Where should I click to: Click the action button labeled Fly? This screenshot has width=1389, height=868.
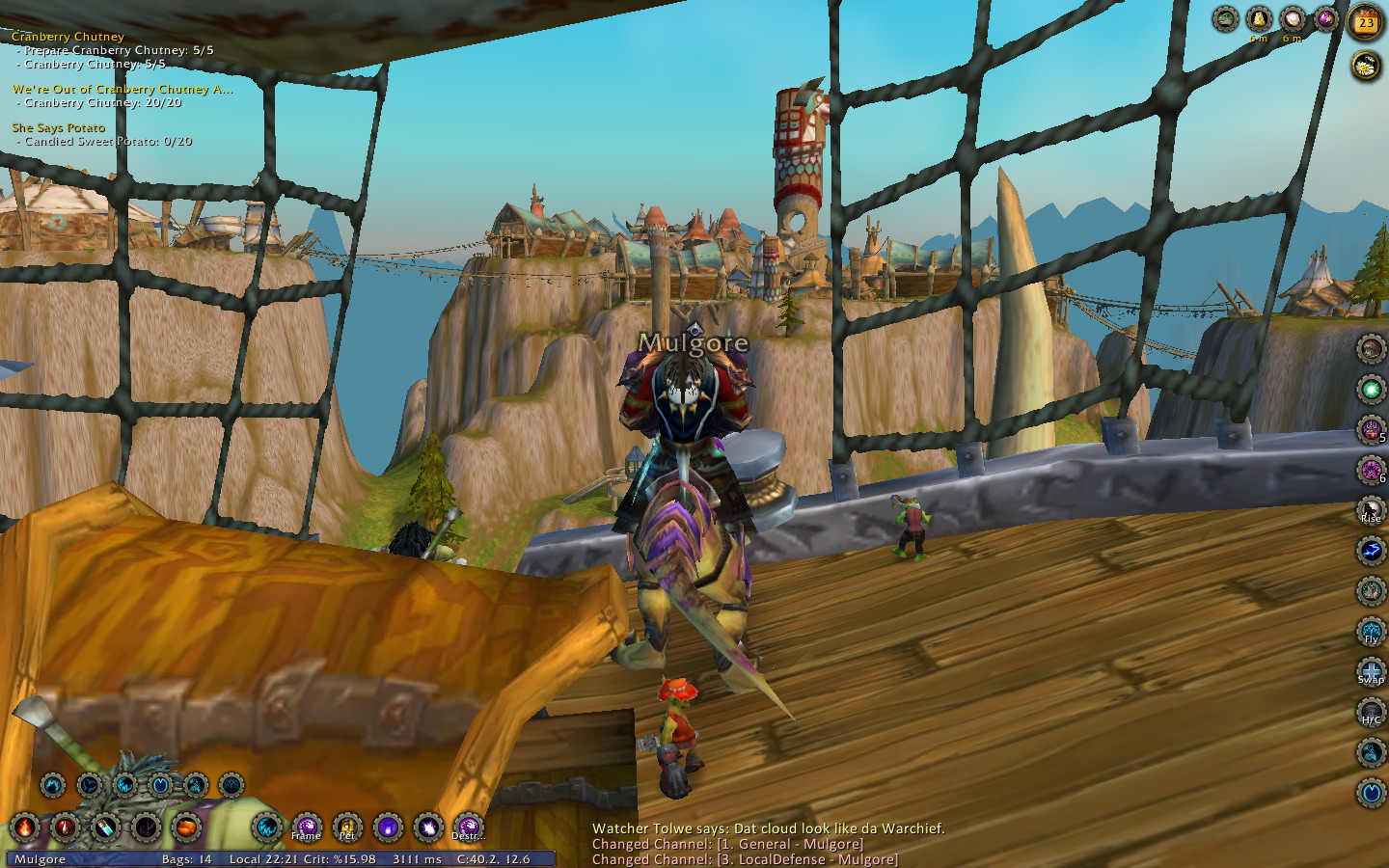click(1371, 631)
